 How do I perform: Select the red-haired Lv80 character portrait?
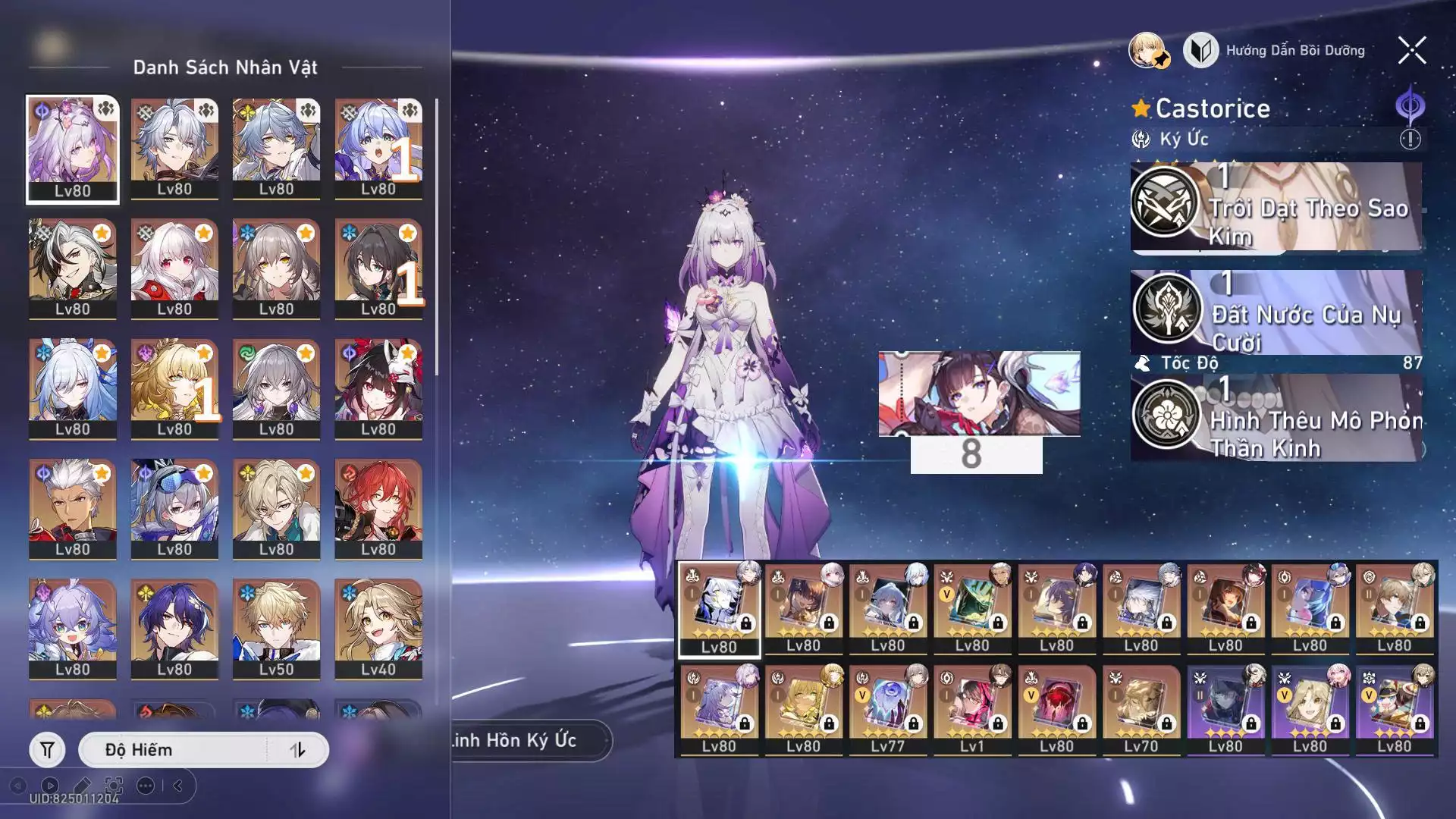click(378, 508)
